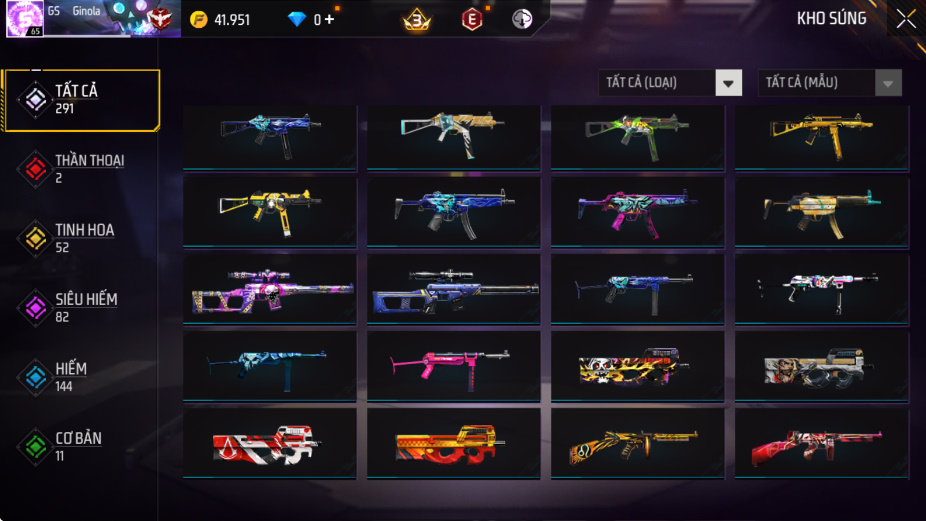Viewport: 926px width, 521px height.
Task: Pick the pink MP40 submachine gun skin
Action: tap(454, 366)
